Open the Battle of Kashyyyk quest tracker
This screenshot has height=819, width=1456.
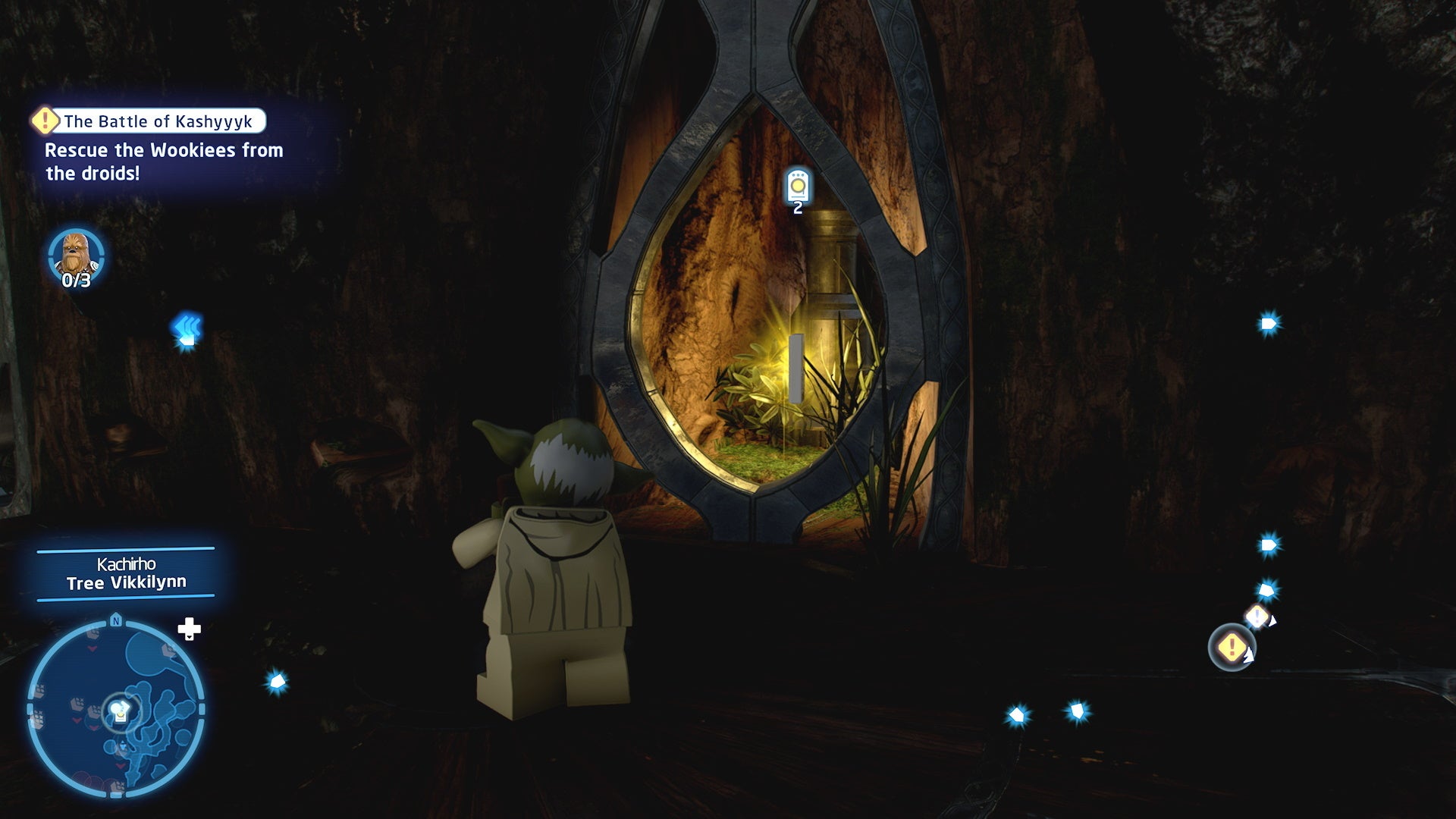point(149,121)
